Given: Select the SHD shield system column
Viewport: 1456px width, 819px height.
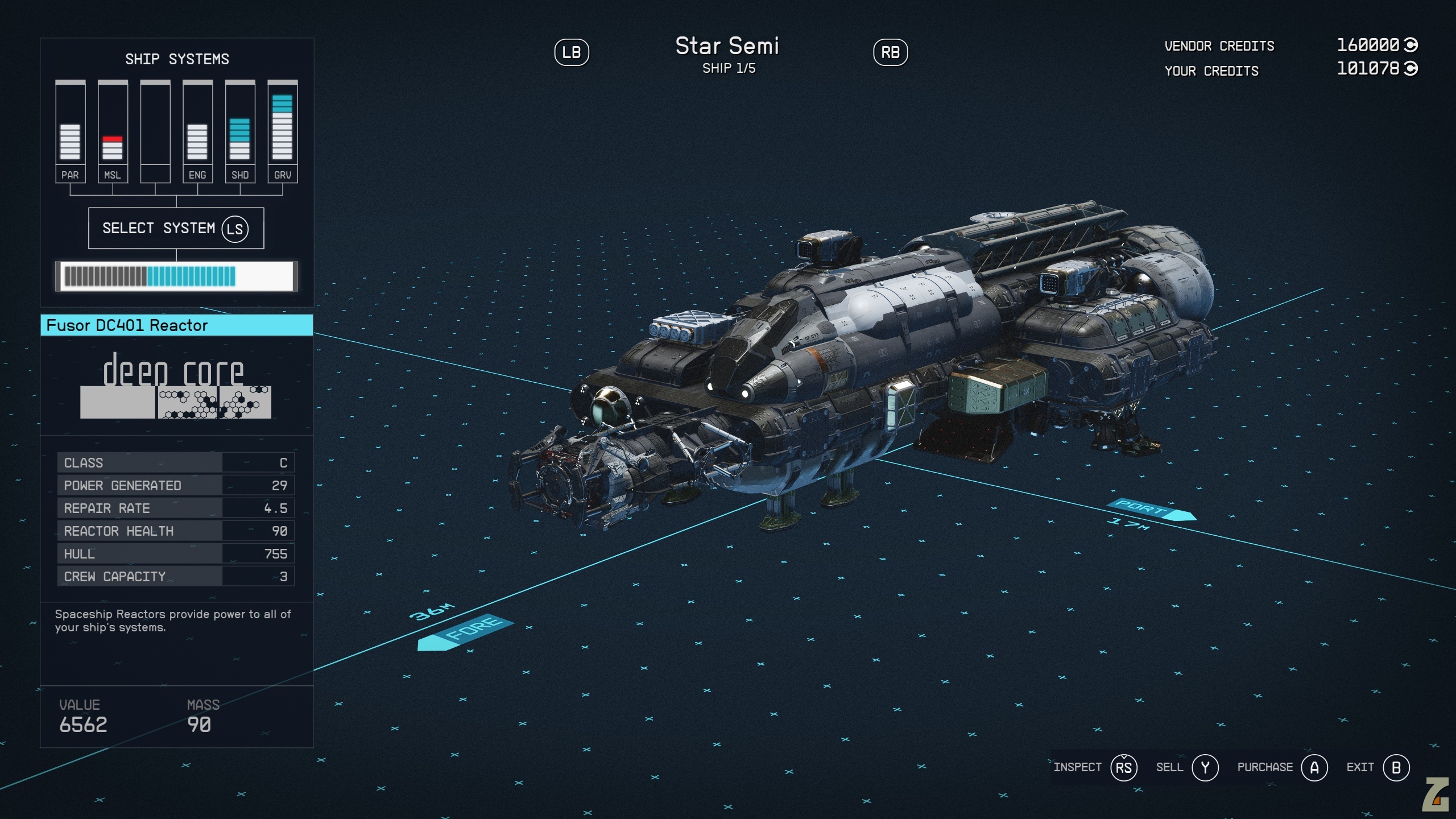Looking at the screenshot, I should point(240,132).
